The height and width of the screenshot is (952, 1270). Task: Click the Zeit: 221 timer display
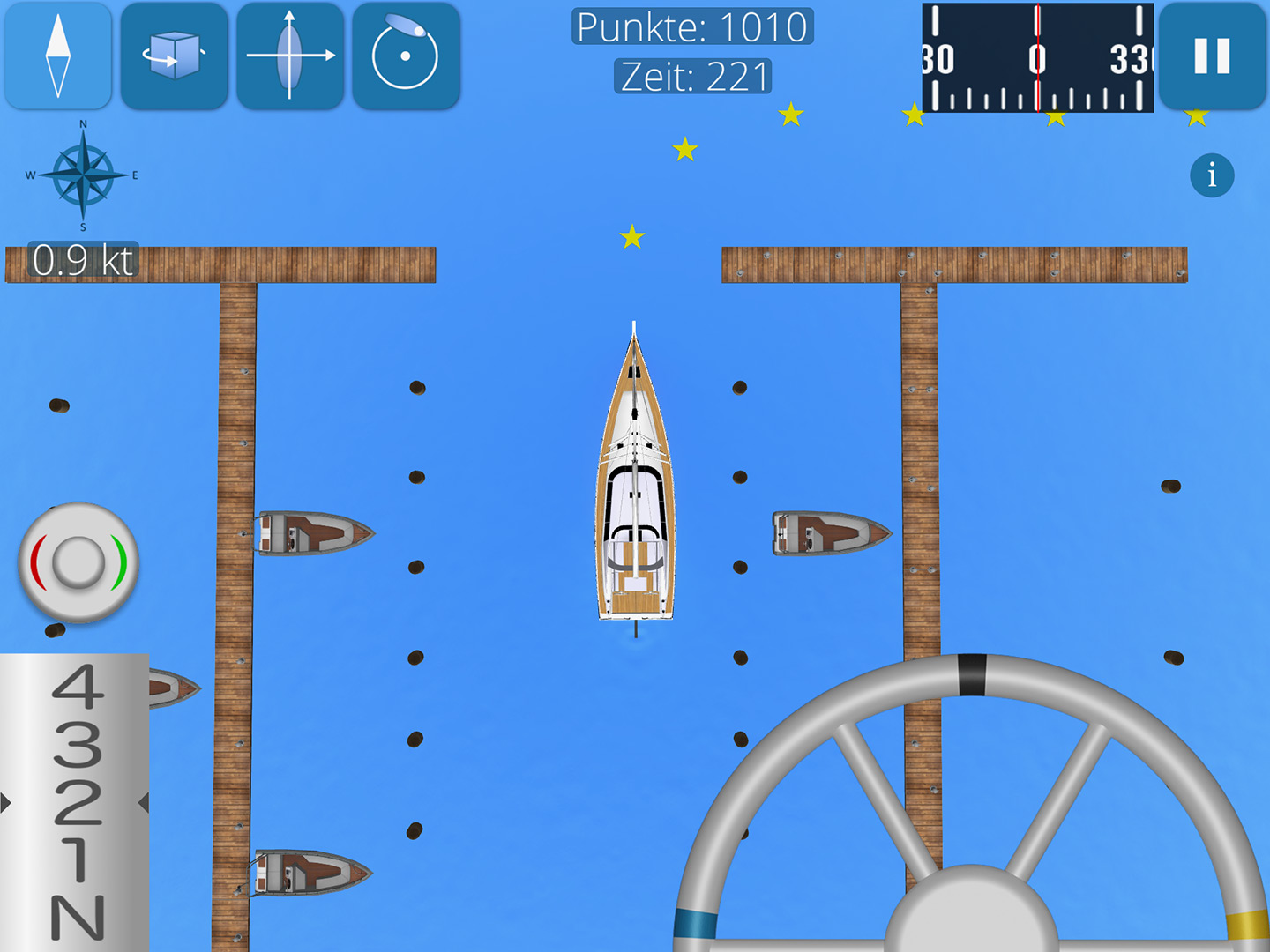692,78
